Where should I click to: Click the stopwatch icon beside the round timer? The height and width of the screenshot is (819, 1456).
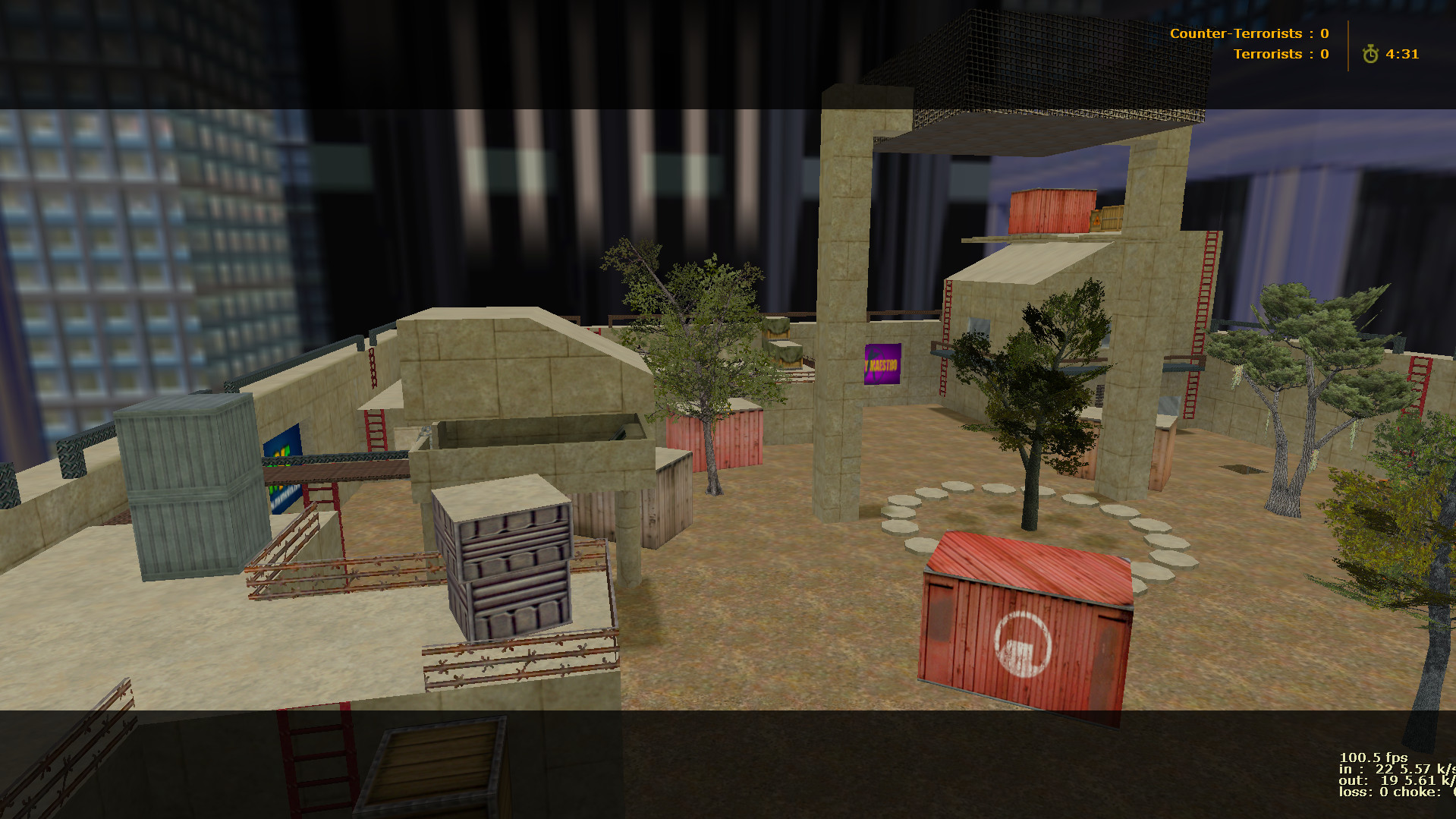click(1371, 54)
